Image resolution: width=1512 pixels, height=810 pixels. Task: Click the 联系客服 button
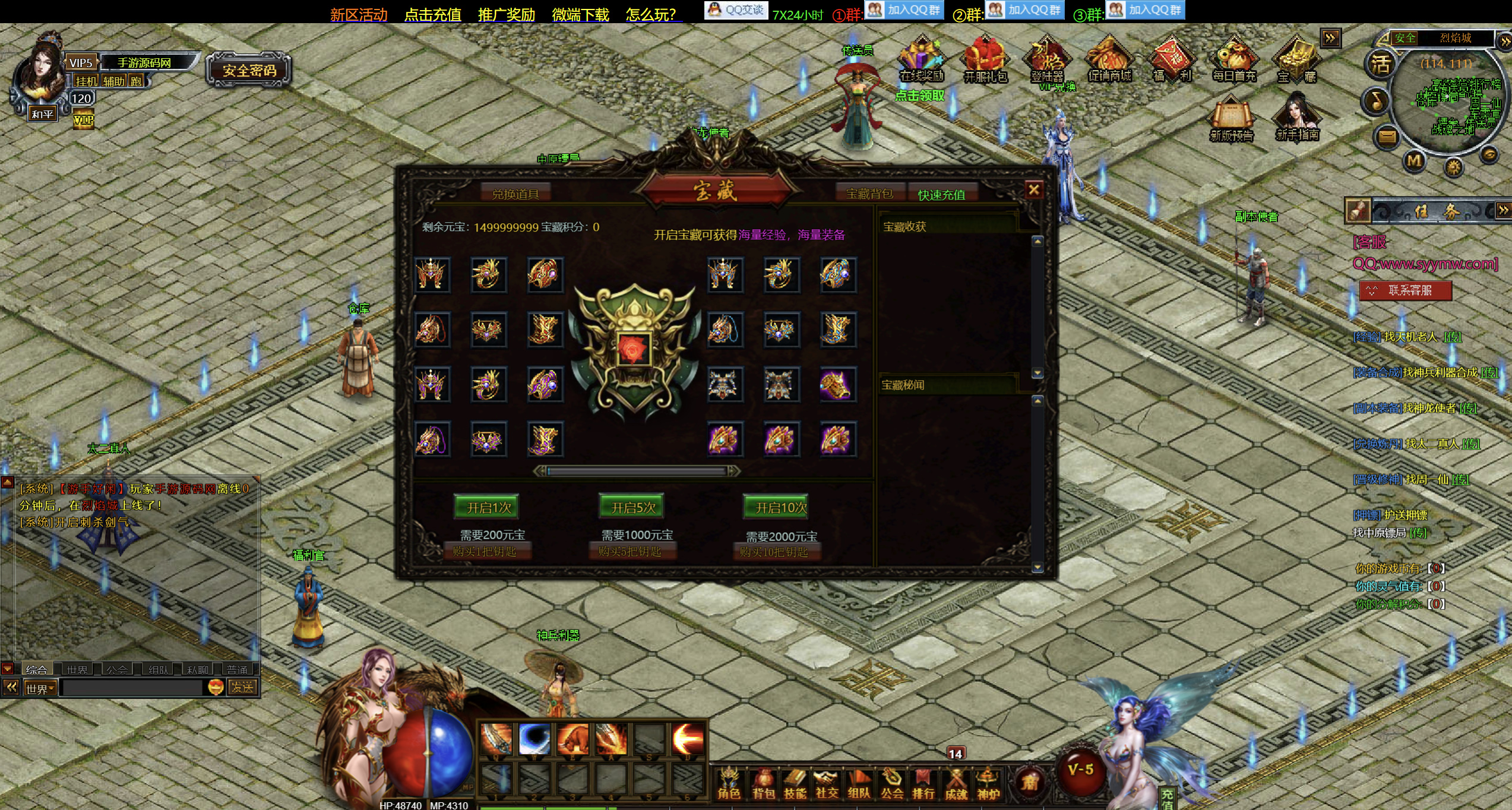1405,290
